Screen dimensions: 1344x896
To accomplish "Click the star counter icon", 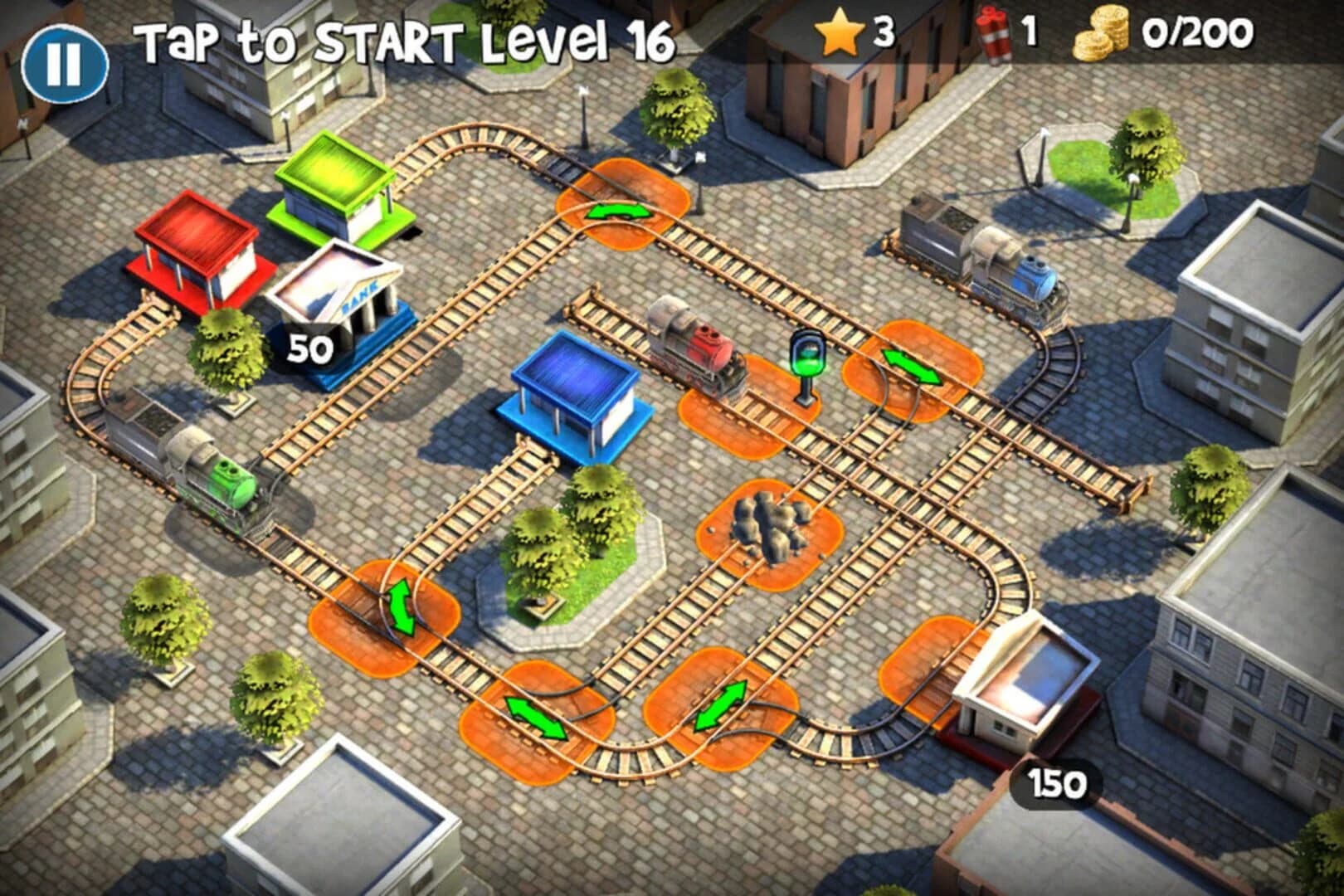I will 840,35.
